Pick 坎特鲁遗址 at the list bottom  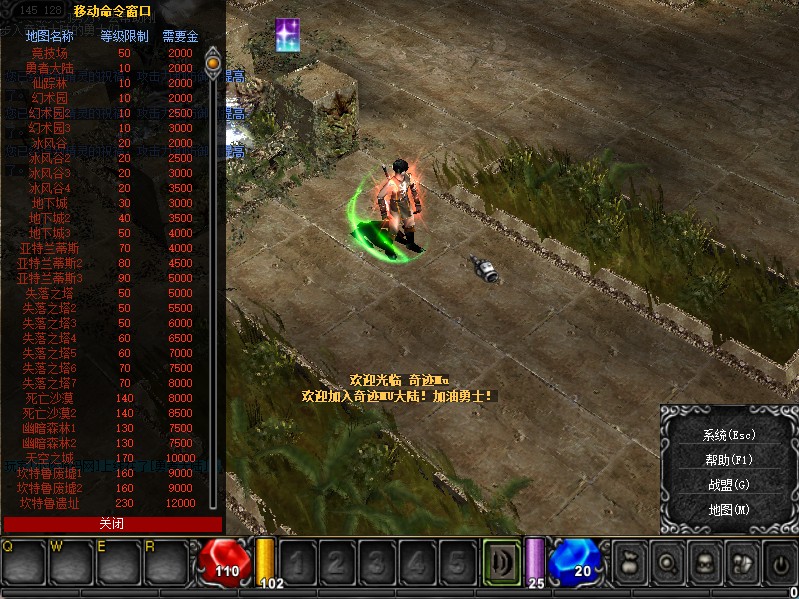pos(50,503)
